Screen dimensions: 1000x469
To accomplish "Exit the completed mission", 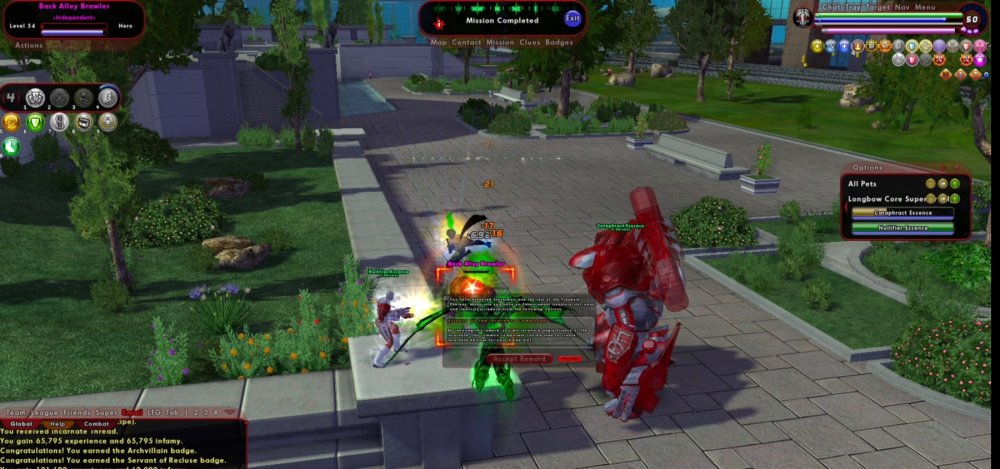I will click(x=572, y=18).
